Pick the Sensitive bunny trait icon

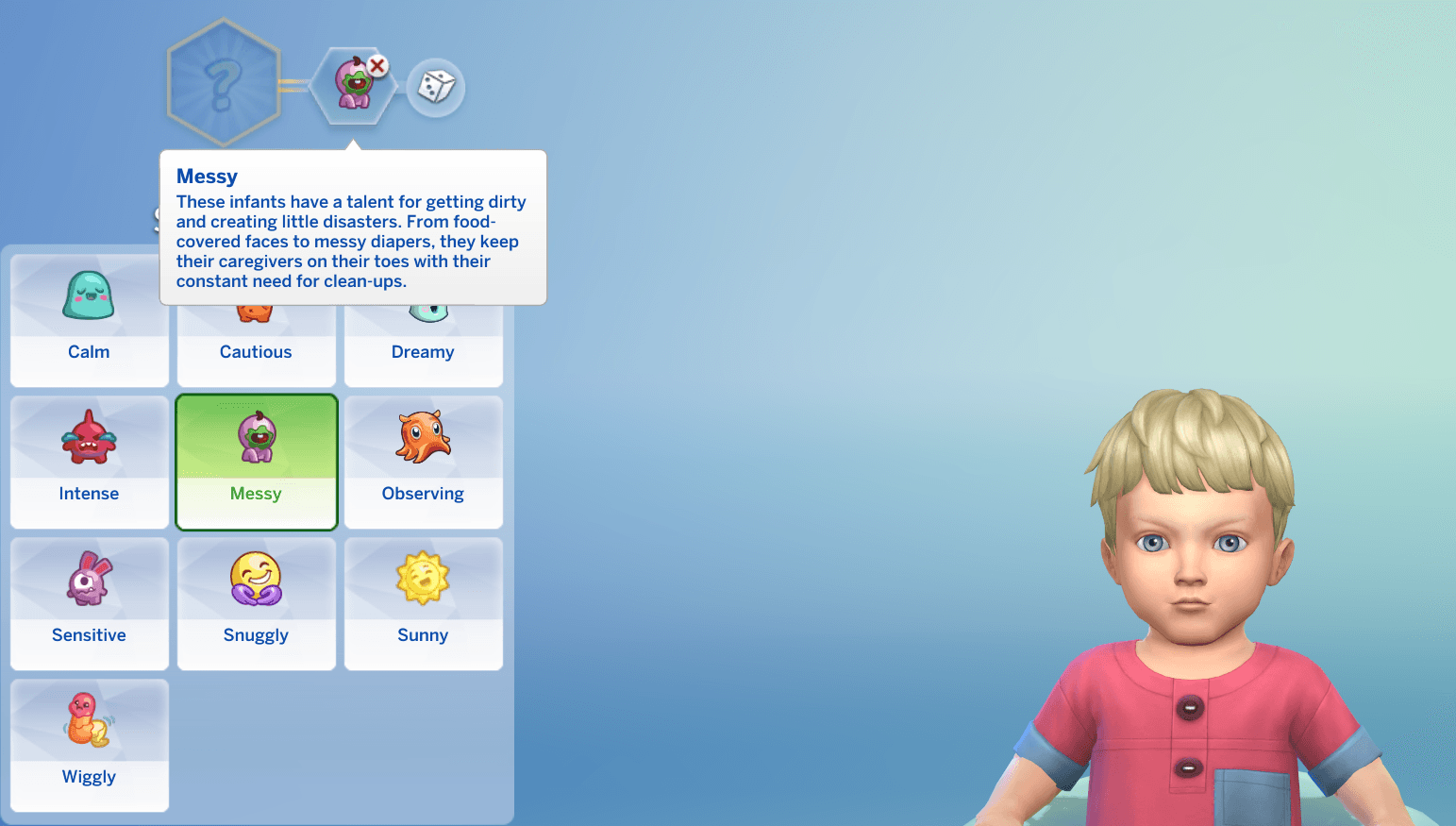coord(89,578)
